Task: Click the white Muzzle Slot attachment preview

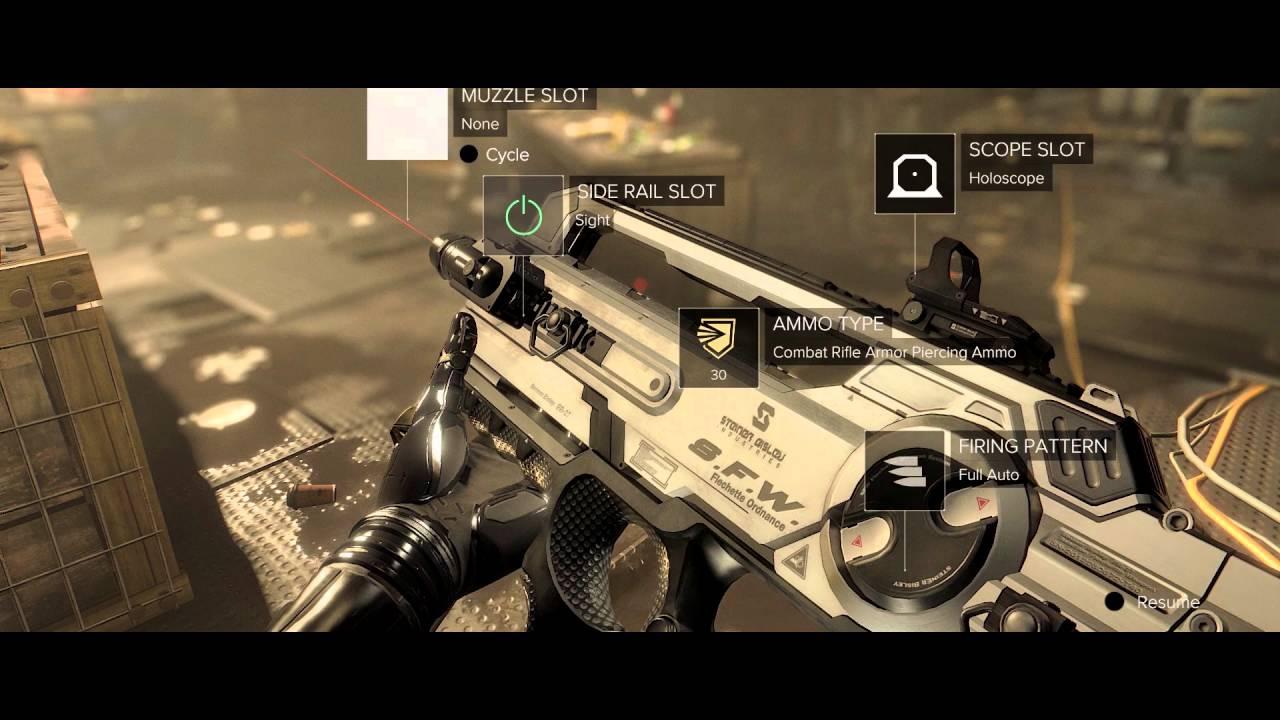Action: pos(406,123)
